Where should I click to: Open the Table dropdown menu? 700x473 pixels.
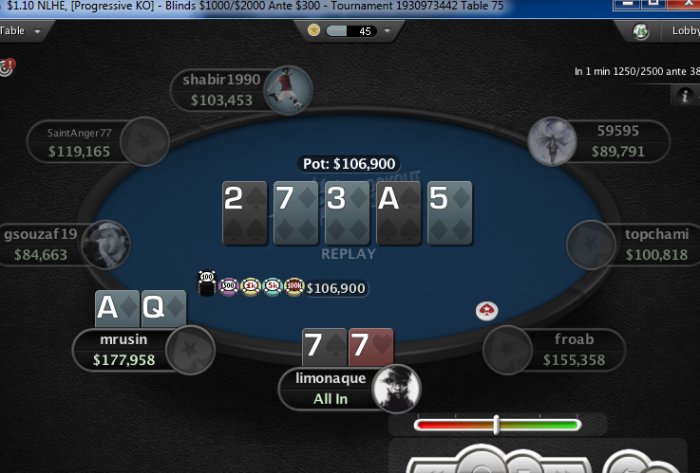click(x=24, y=31)
